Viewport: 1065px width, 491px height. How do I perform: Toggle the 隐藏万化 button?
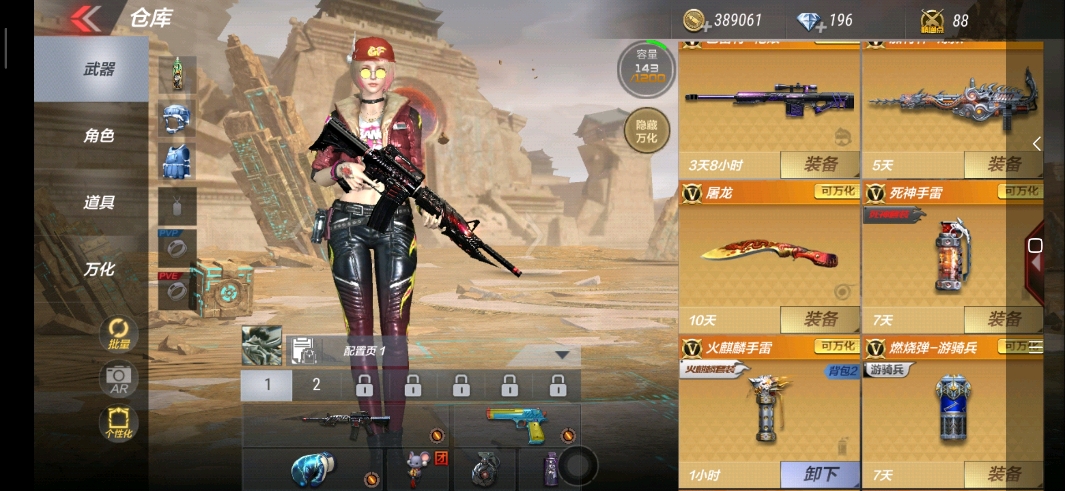coord(646,129)
